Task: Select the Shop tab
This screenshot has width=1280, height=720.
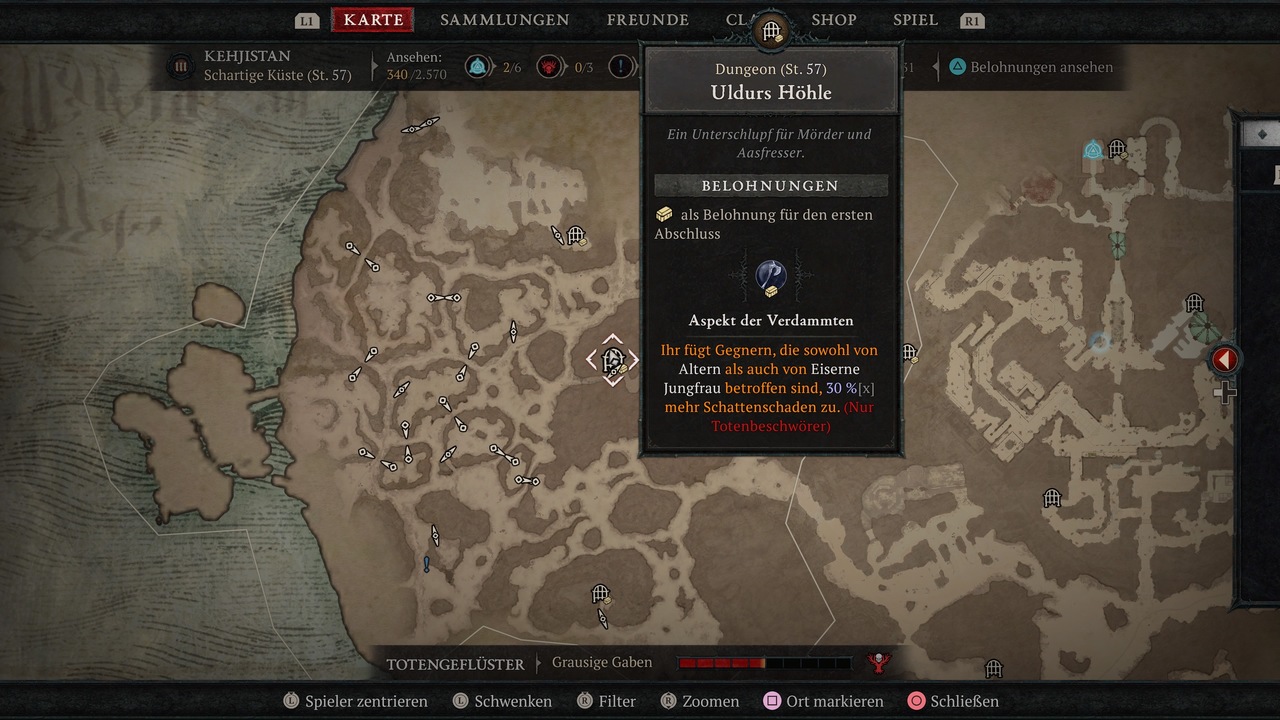Action: pyautogui.click(x=833, y=20)
